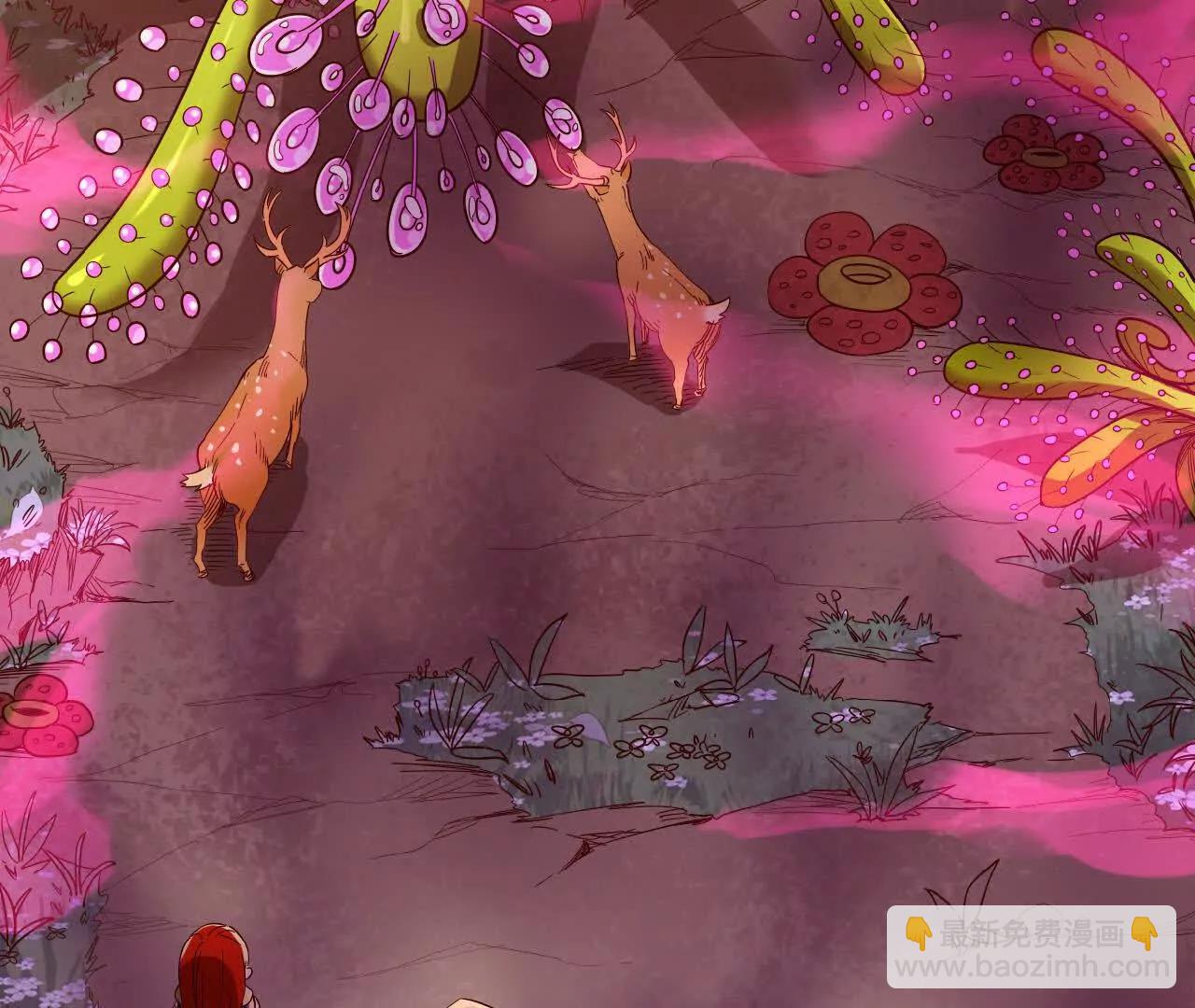Image resolution: width=1195 pixels, height=1008 pixels.
Task: Open the baozimh.com free manga banner
Action: pos(1031,947)
